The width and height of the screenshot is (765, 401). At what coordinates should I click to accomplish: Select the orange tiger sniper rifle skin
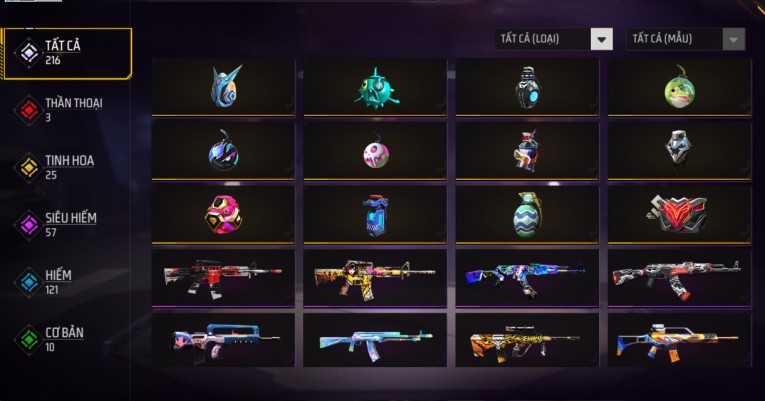527,340
